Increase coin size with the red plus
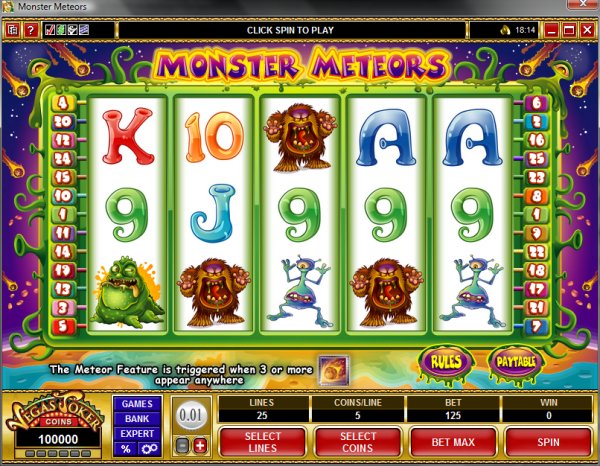The image size is (600, 466). (x=199, y=444)
